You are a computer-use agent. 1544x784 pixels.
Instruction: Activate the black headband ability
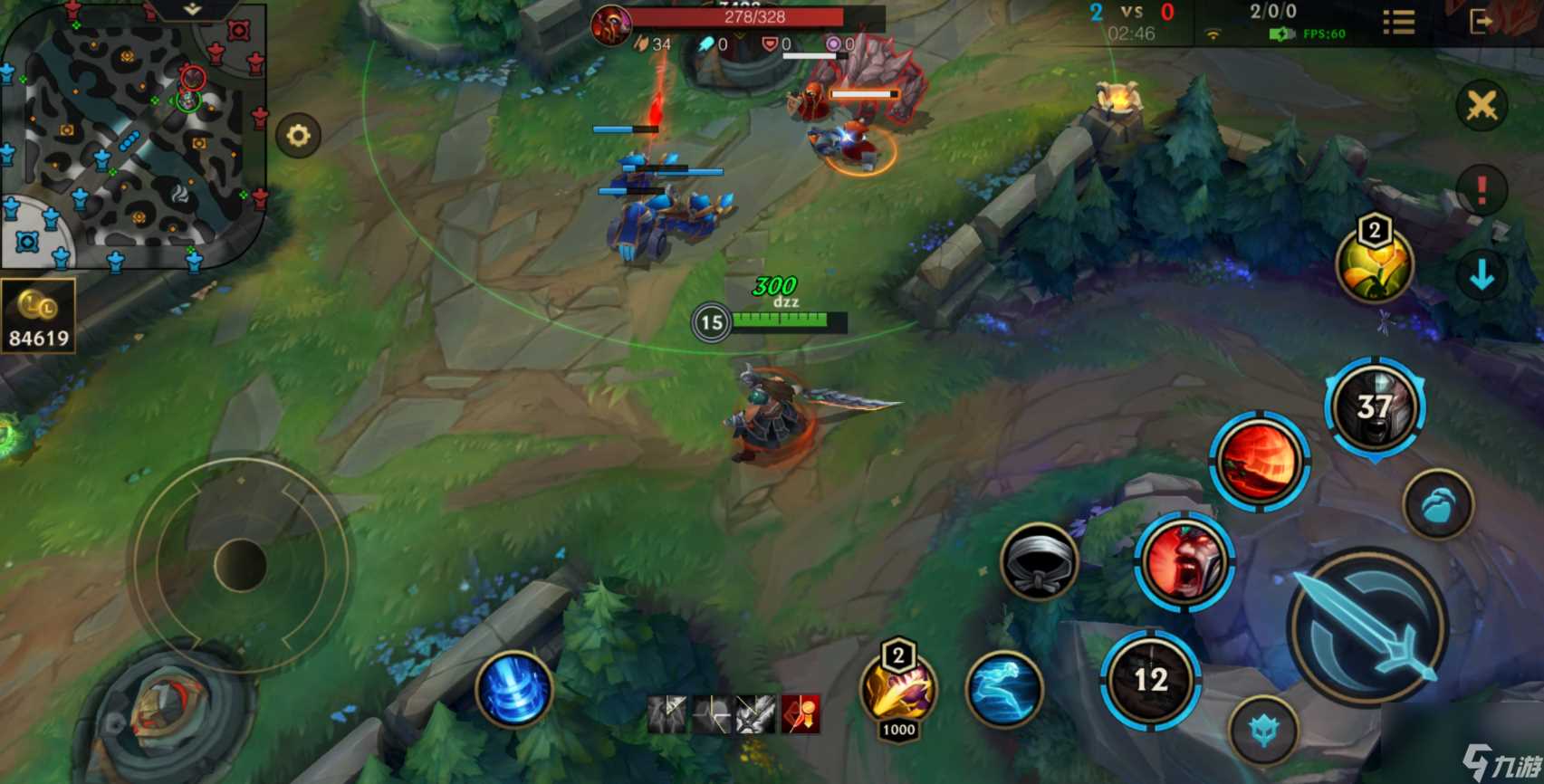tap(1040, 561)
